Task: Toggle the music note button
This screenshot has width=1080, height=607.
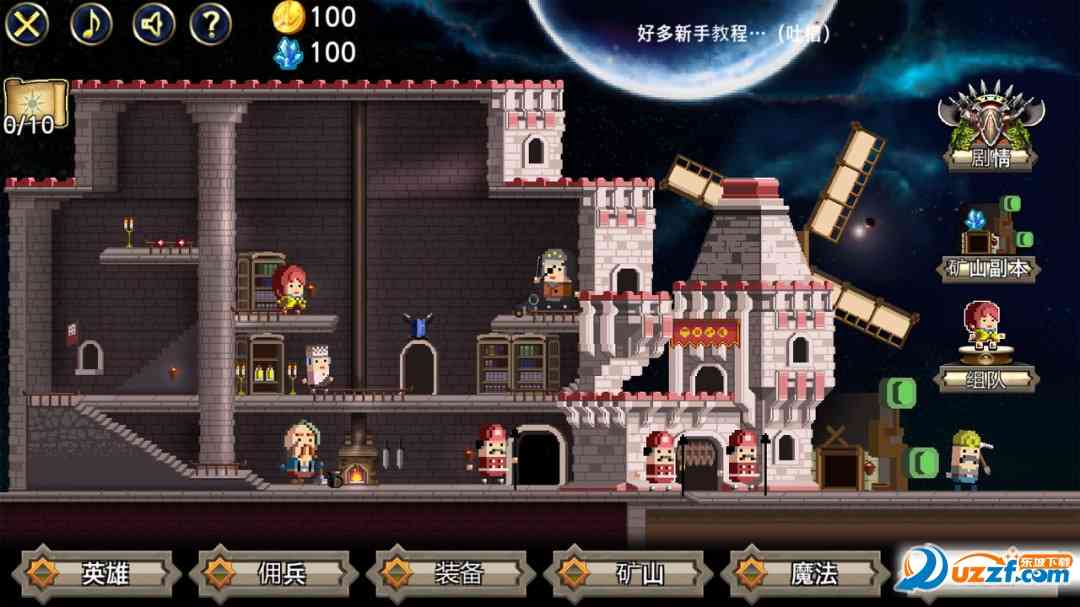Action: coord(91,24)
